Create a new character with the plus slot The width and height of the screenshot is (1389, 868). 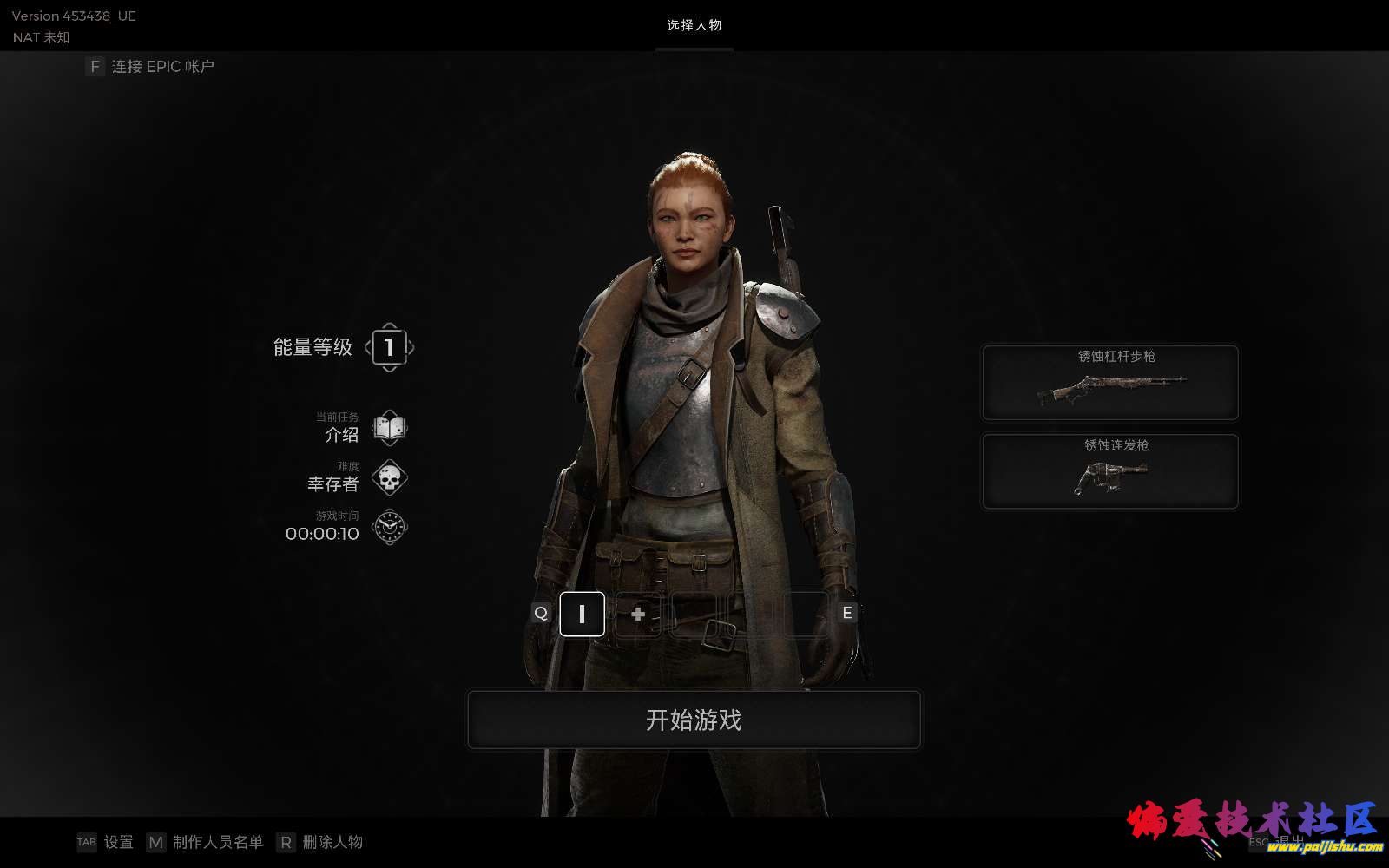(x=638, y=614)
